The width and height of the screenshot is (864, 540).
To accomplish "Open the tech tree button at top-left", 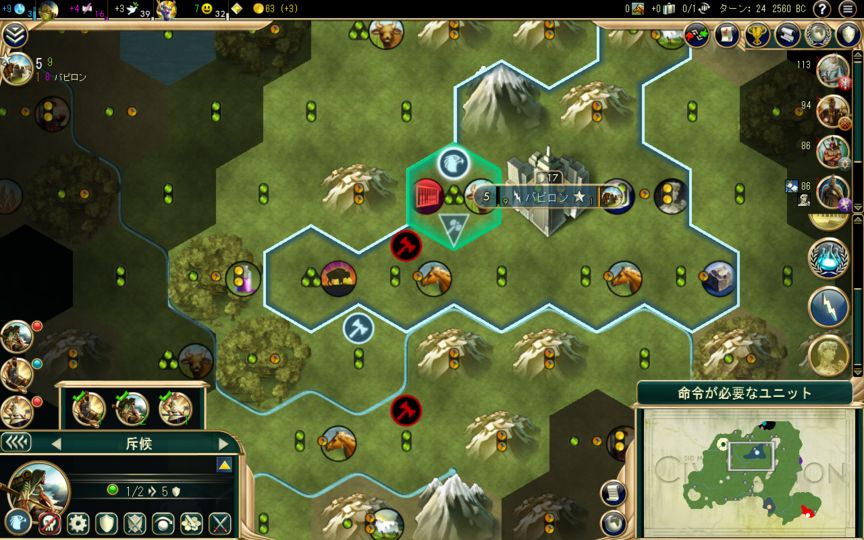I will coord(15,36).
